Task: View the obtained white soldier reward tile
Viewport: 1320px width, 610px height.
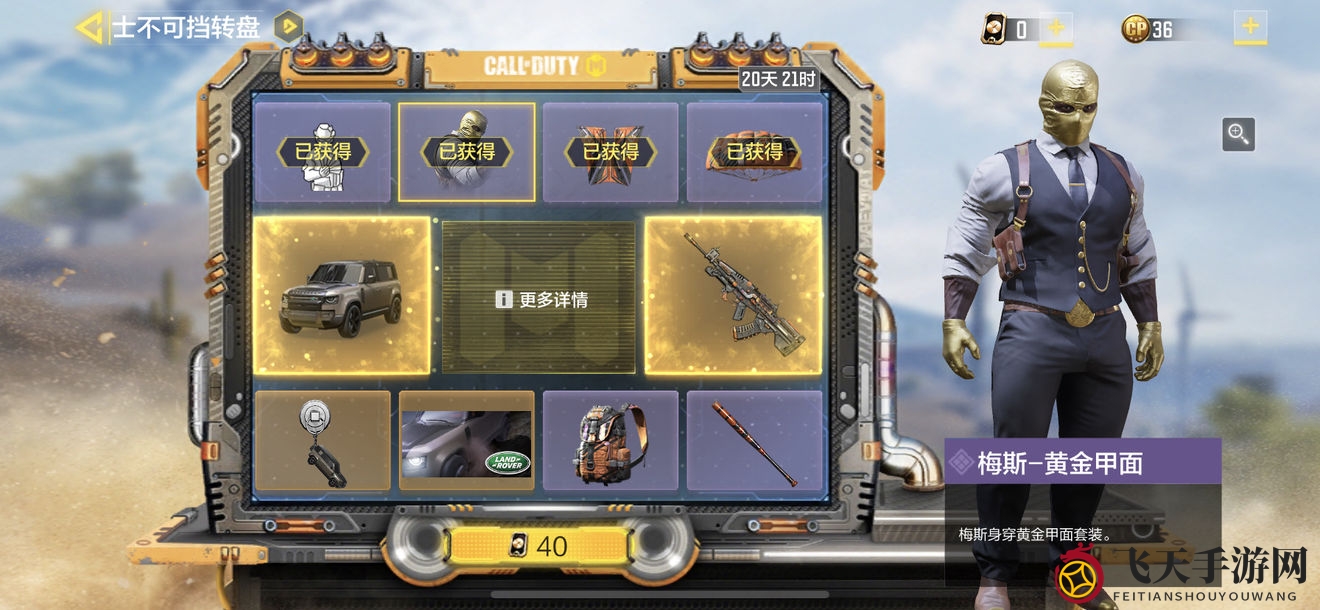Action: pos(322,152)
